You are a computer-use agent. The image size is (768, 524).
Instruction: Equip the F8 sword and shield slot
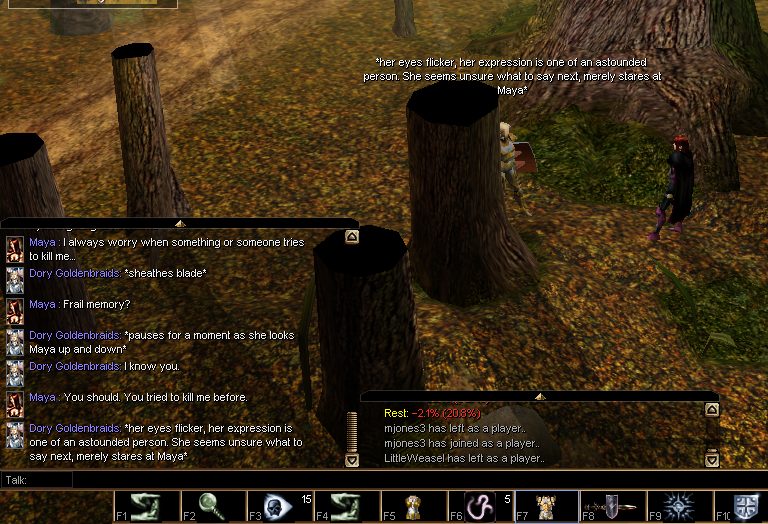pos(612,506)
